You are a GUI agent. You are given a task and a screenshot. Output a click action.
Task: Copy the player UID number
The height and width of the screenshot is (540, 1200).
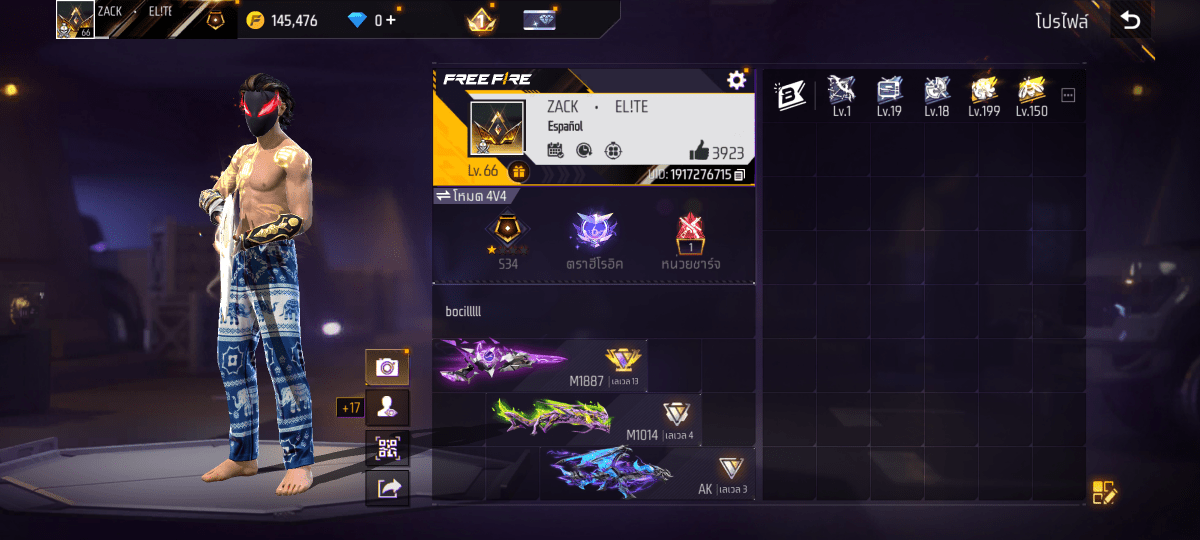740,175
